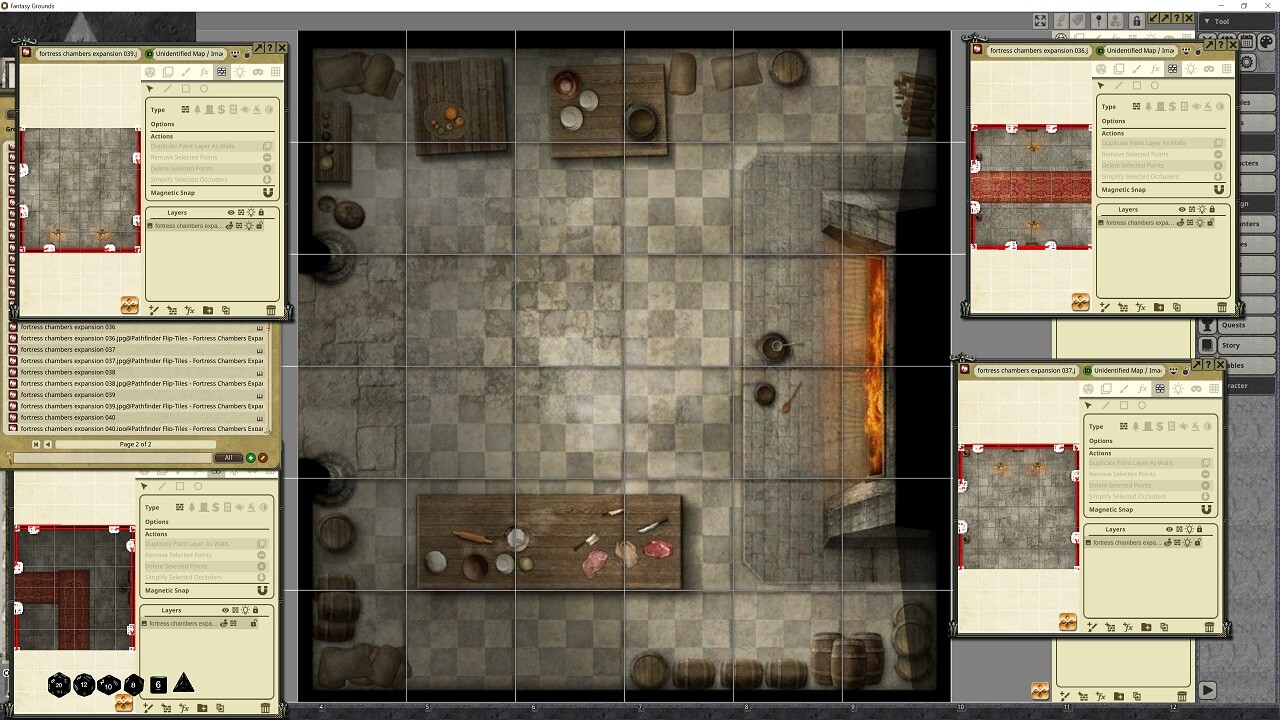The image size is (1280, 720).
Task: Lock the Layers panel with the padlock
Action: coord(261,212)
